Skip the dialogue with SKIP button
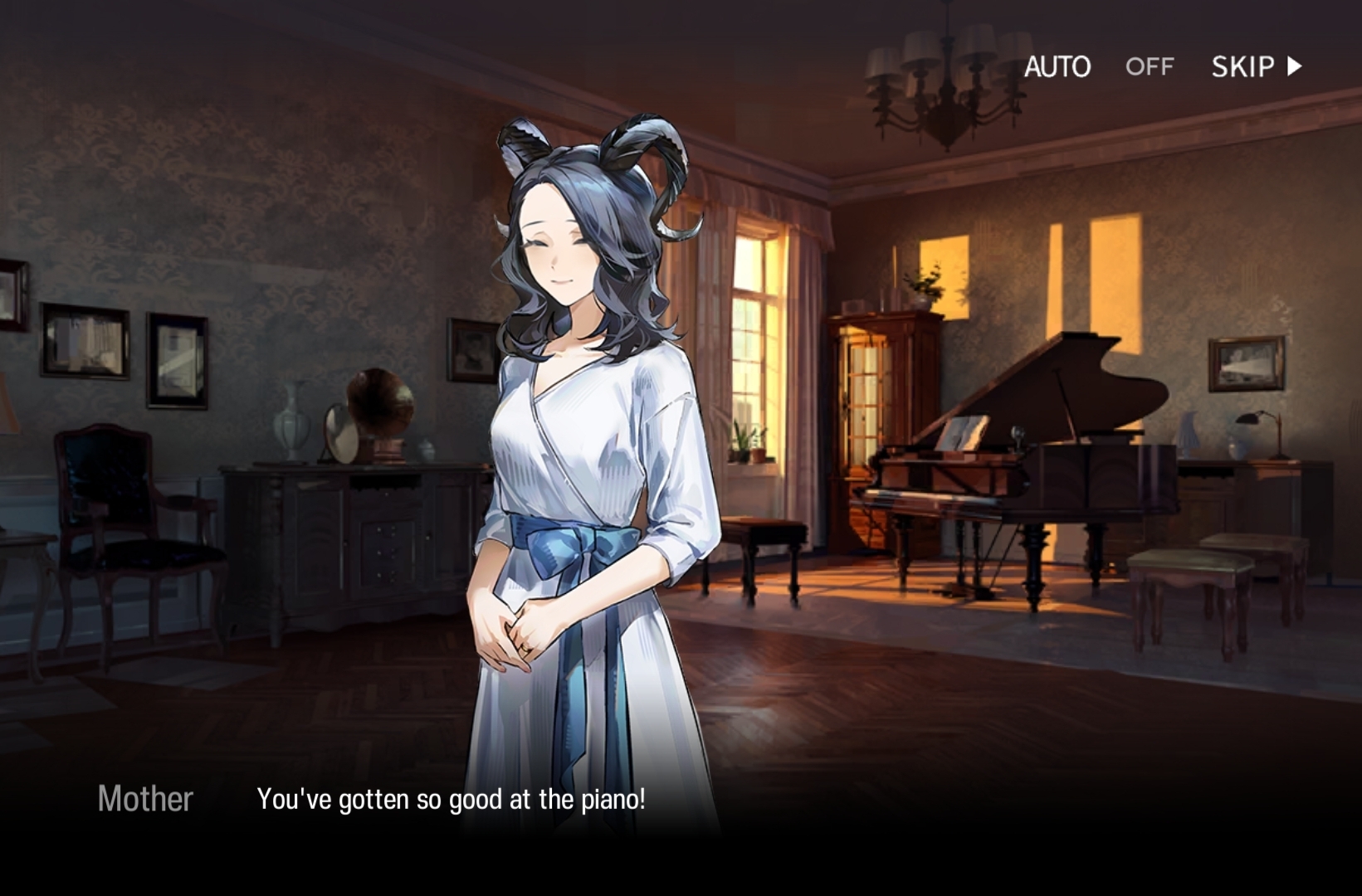Image resolution: width=1362 pixels, height=896 pixels. point(1256,66)
